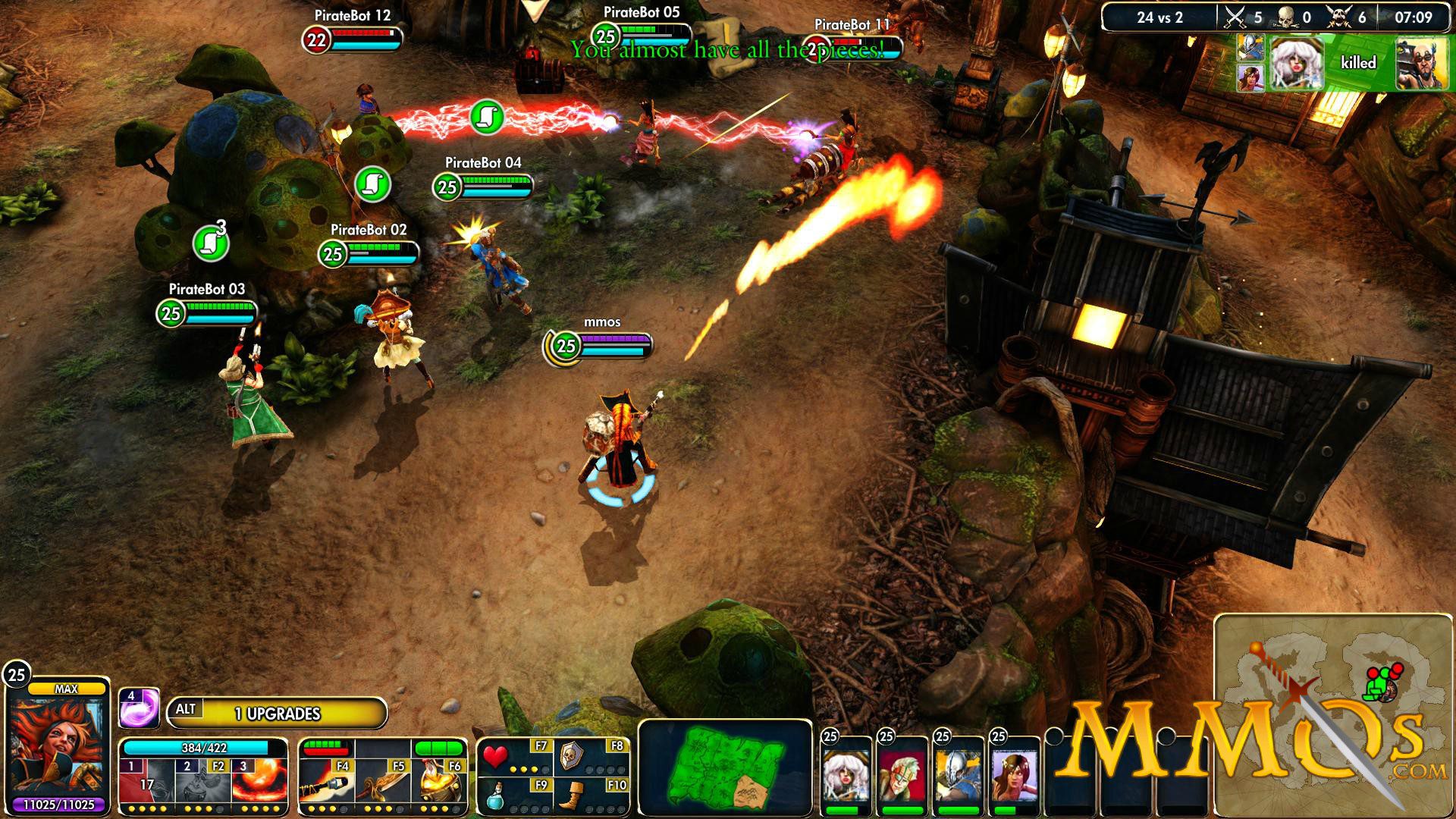
Task: Click the kill feed victim portrait
Action: (1421, 63)
